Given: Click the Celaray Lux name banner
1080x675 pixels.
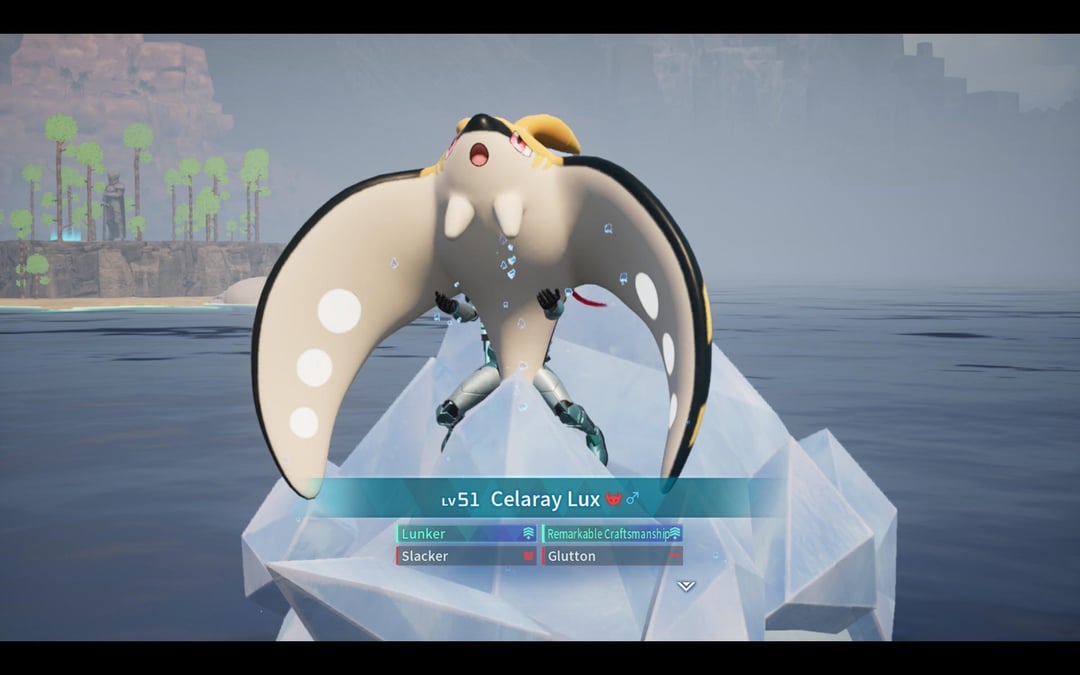Looking at the screenshot, I should pos(545,499).
